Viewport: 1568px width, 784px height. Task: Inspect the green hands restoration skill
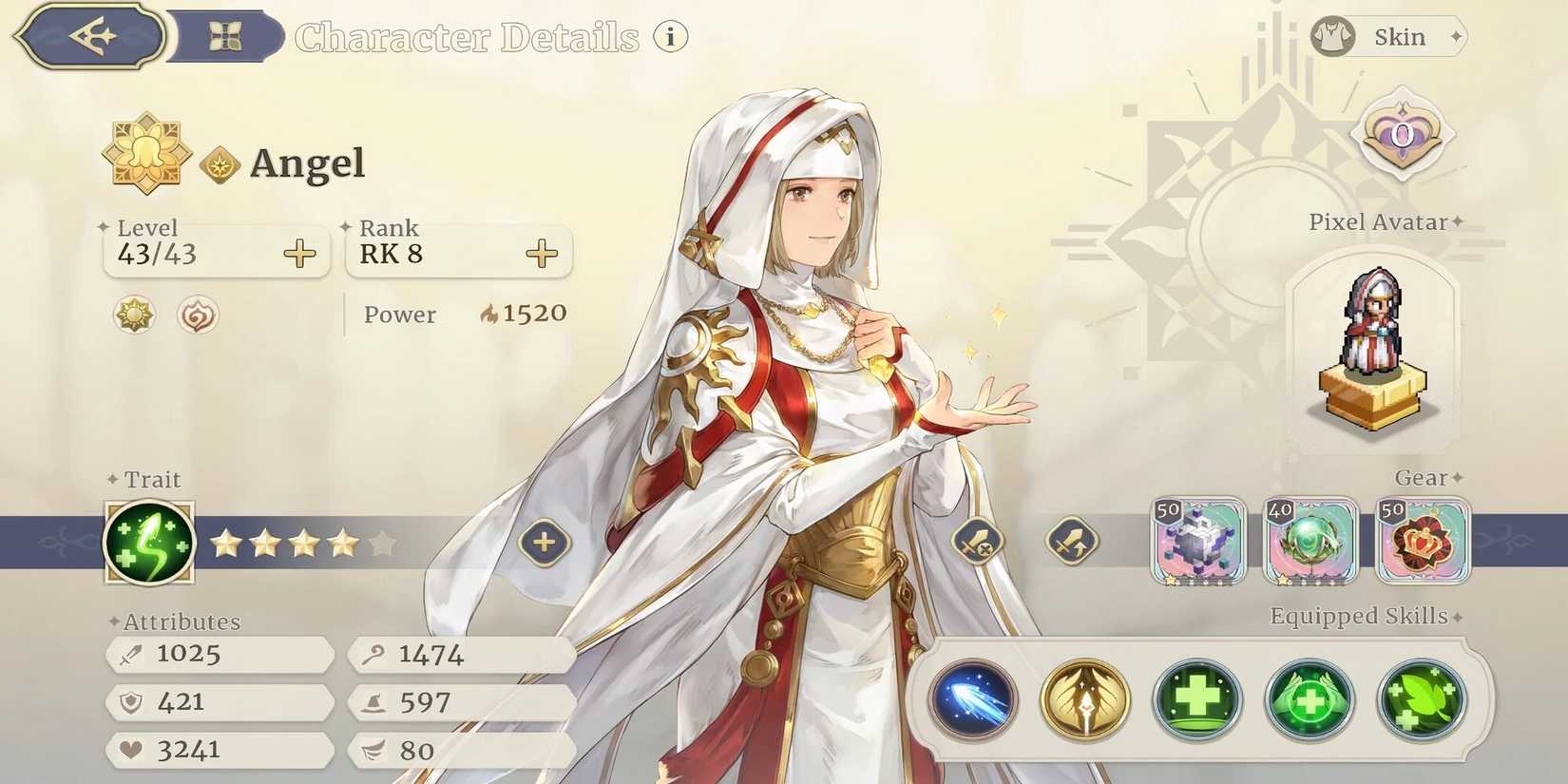pyautogui.click(x=1310, y=701)
